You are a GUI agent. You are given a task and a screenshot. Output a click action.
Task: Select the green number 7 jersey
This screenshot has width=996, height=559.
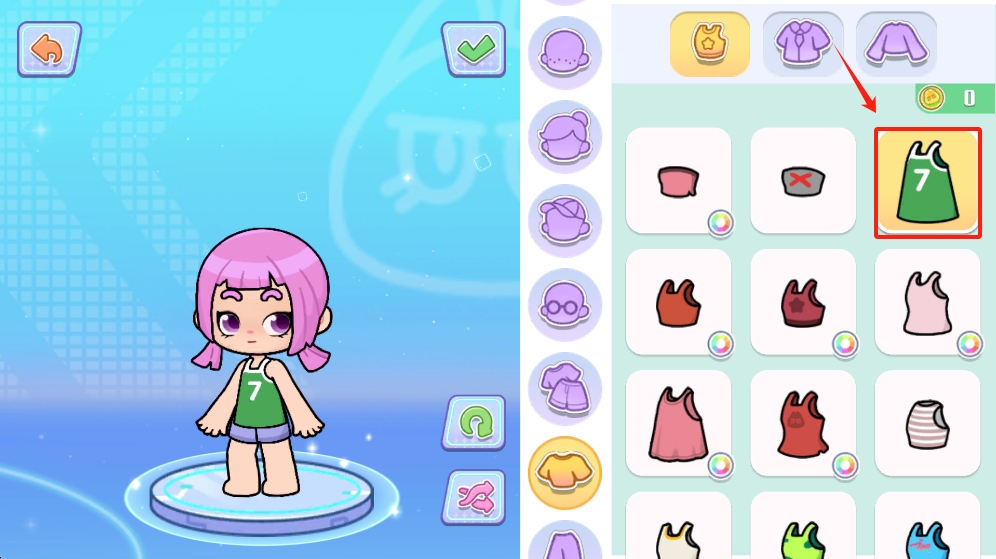(927, 182)
